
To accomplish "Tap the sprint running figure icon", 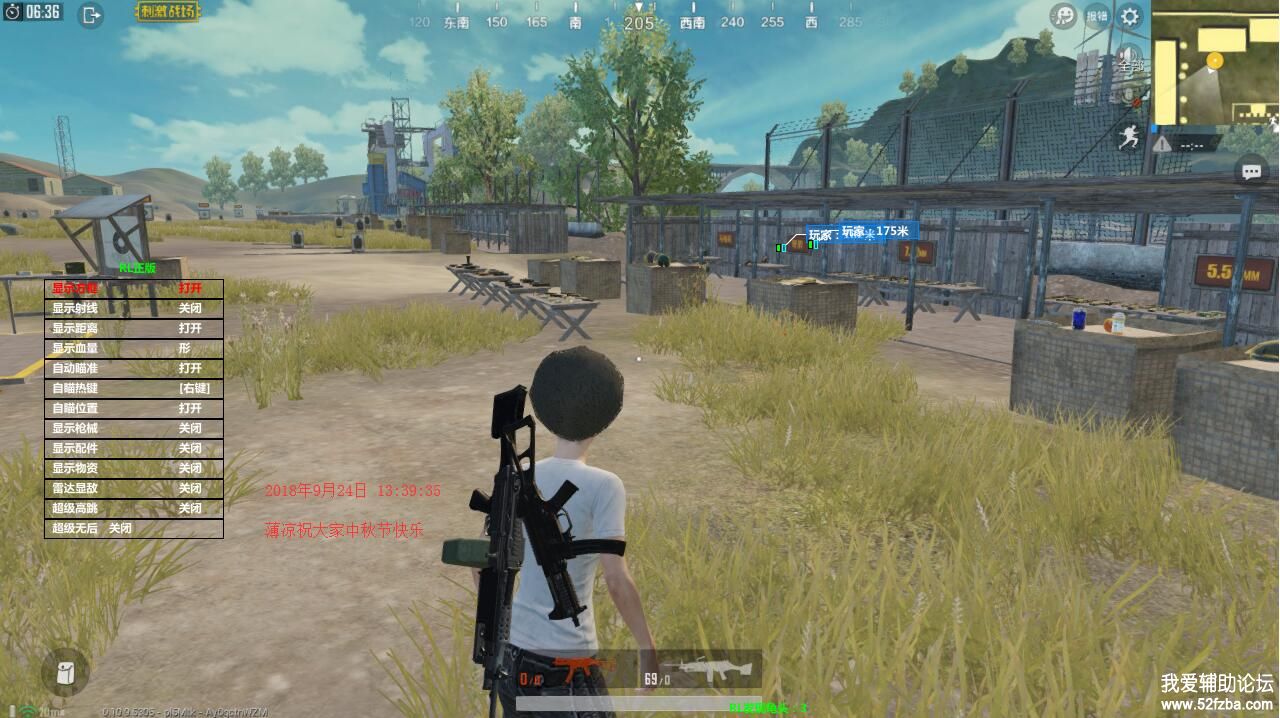I will pyautogui.click(x=1129, y=137).
